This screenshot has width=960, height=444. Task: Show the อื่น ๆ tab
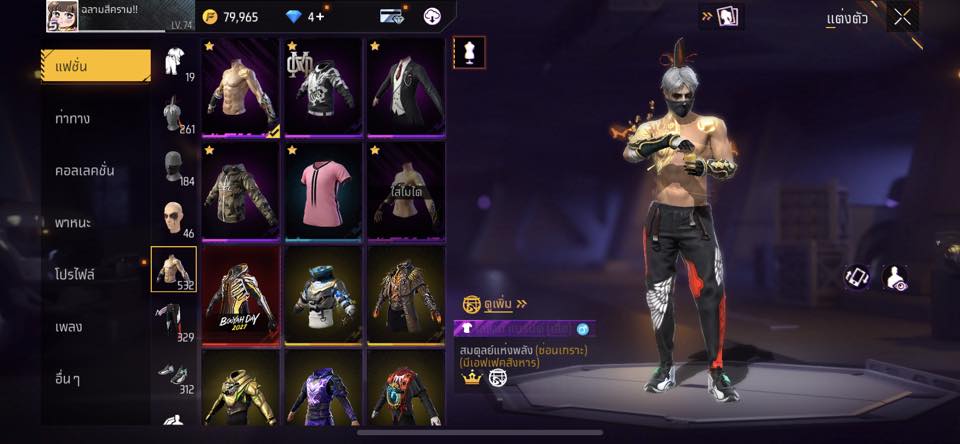pos(69,379)
